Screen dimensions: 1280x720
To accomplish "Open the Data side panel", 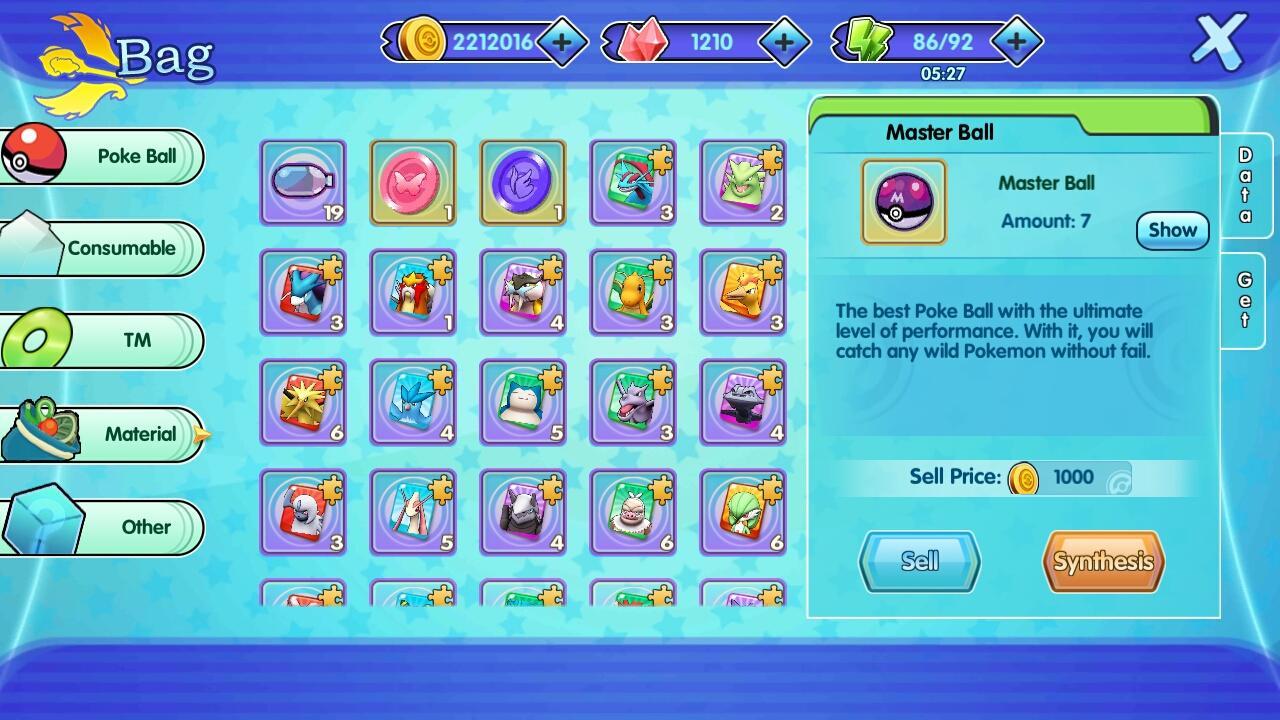I will point(1245,185).
